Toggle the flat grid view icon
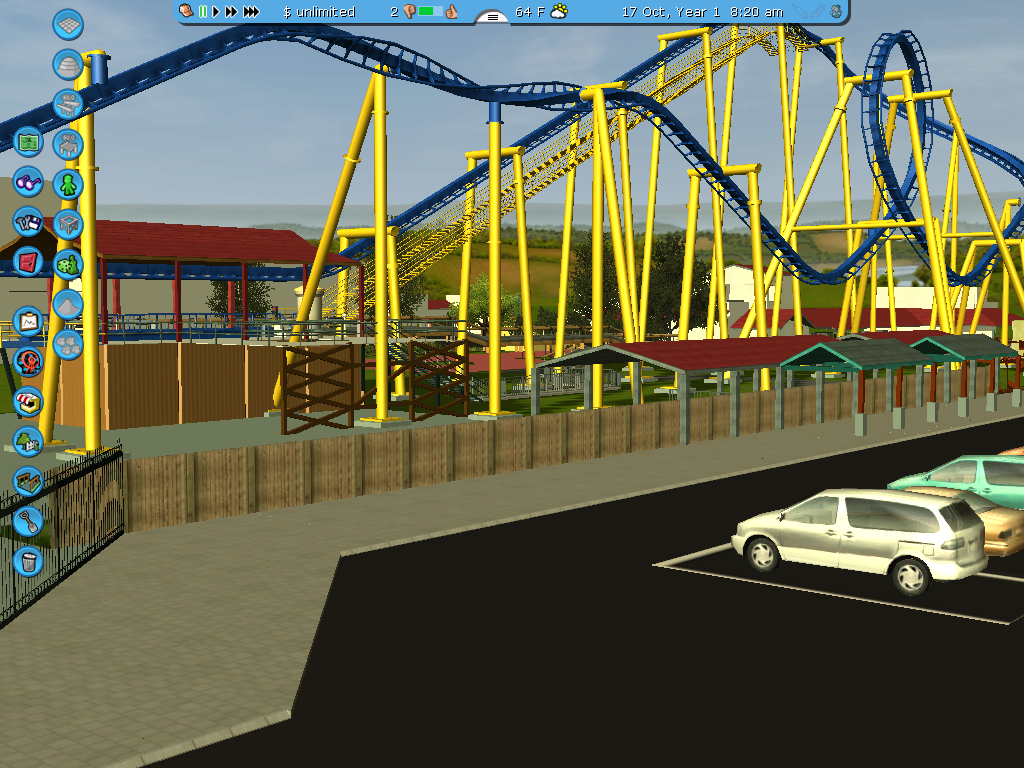 (x=68, y=25)
